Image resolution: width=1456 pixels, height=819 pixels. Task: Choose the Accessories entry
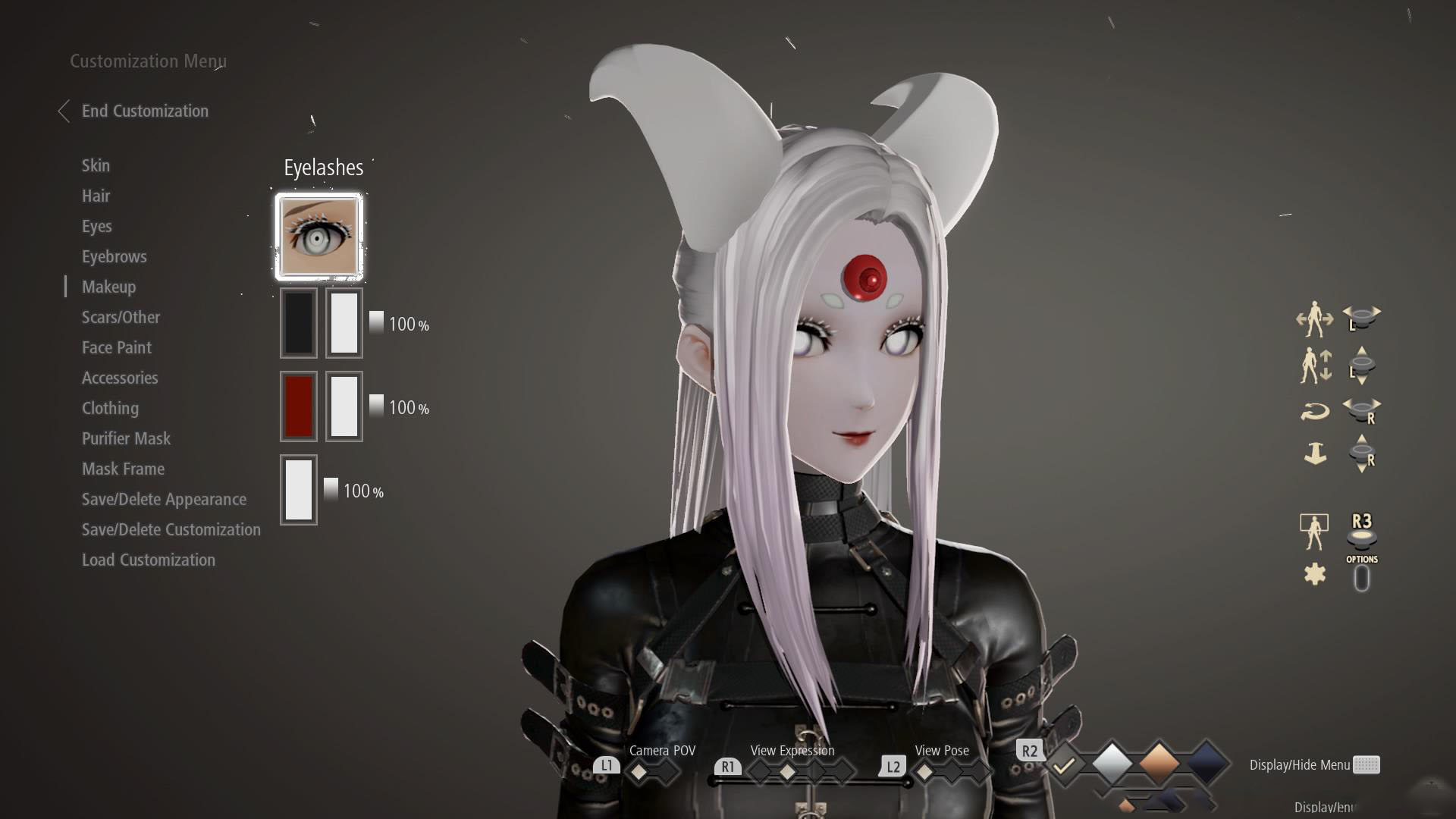point(120,378)
